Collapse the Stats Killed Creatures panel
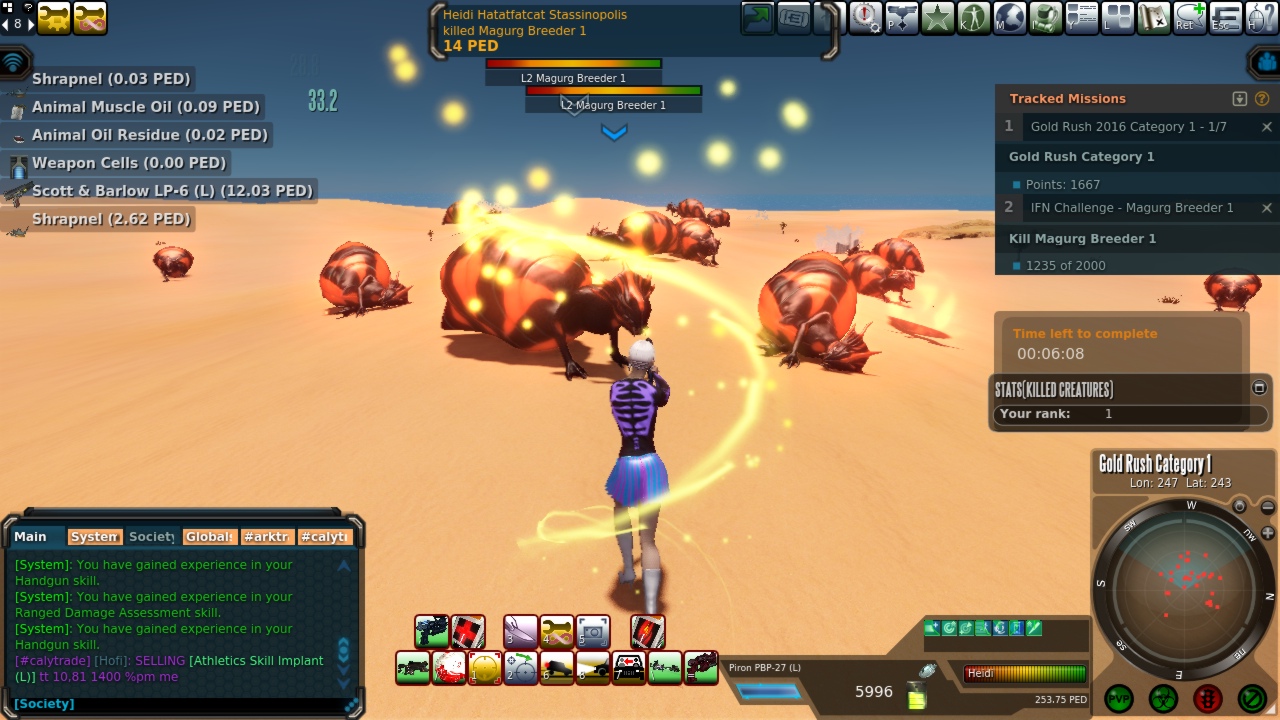This screenshot has height=720, width=1280. 1259,388
